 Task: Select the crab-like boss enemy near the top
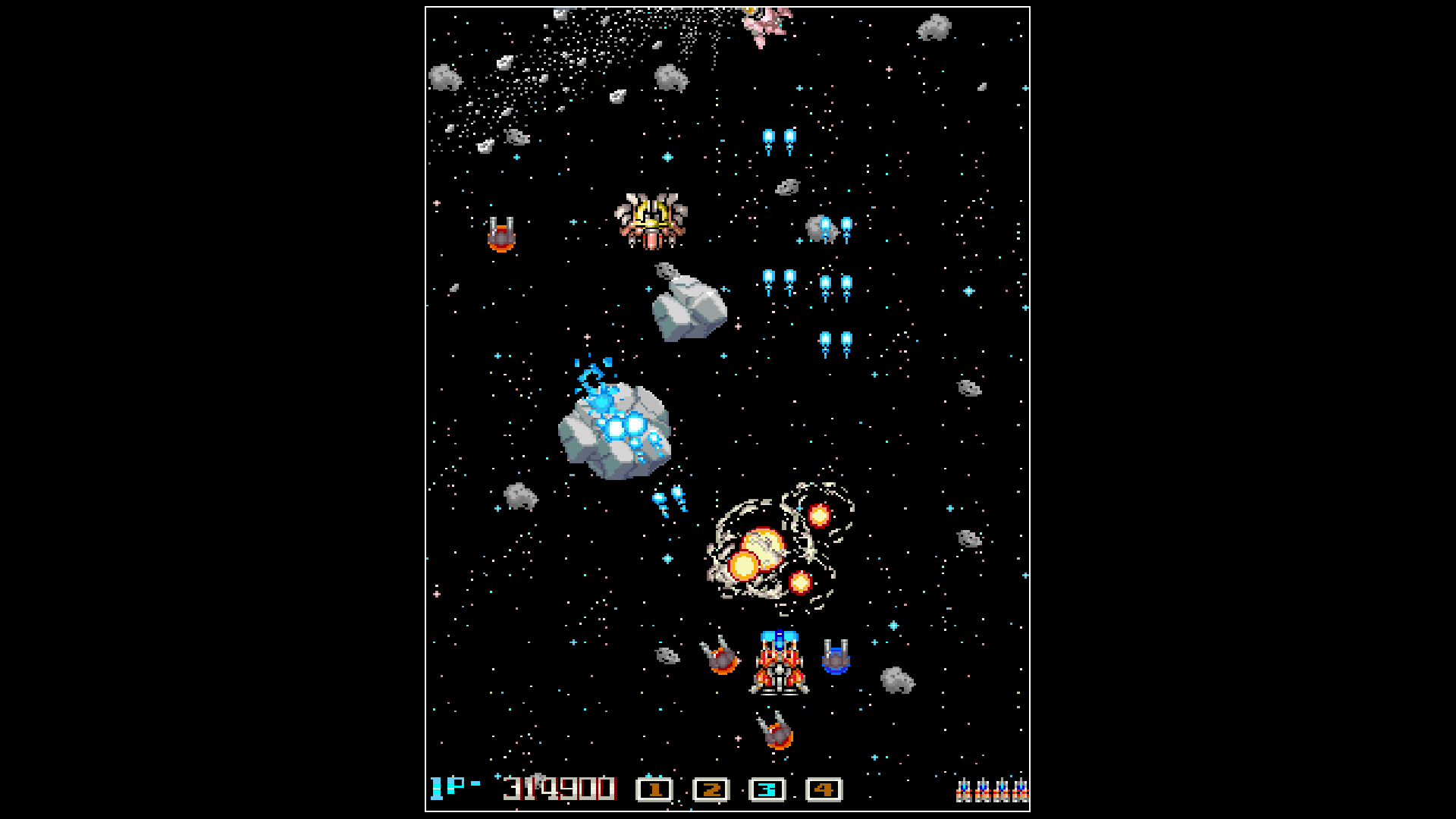coord(653,220)
